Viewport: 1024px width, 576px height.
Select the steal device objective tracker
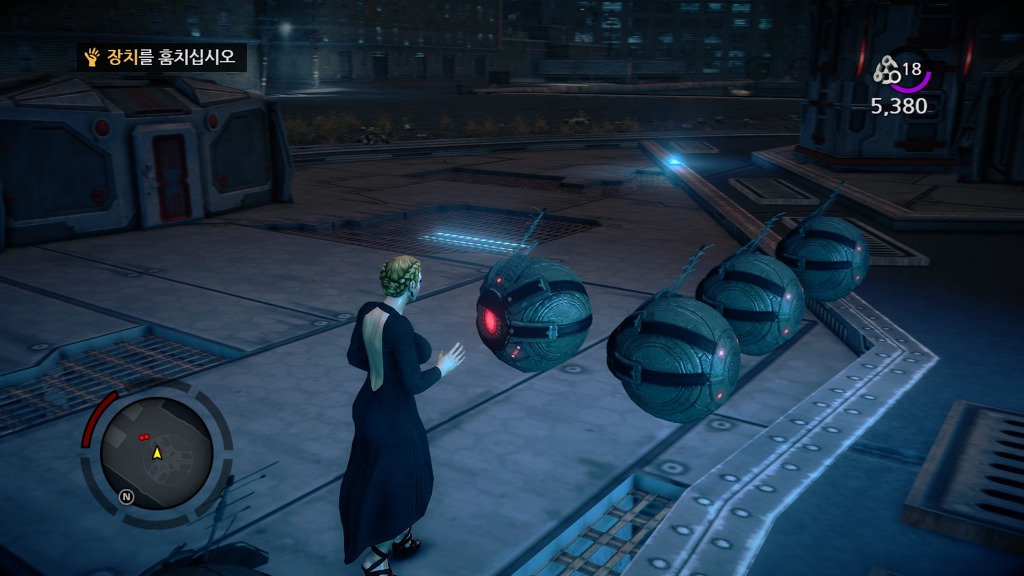162,57
